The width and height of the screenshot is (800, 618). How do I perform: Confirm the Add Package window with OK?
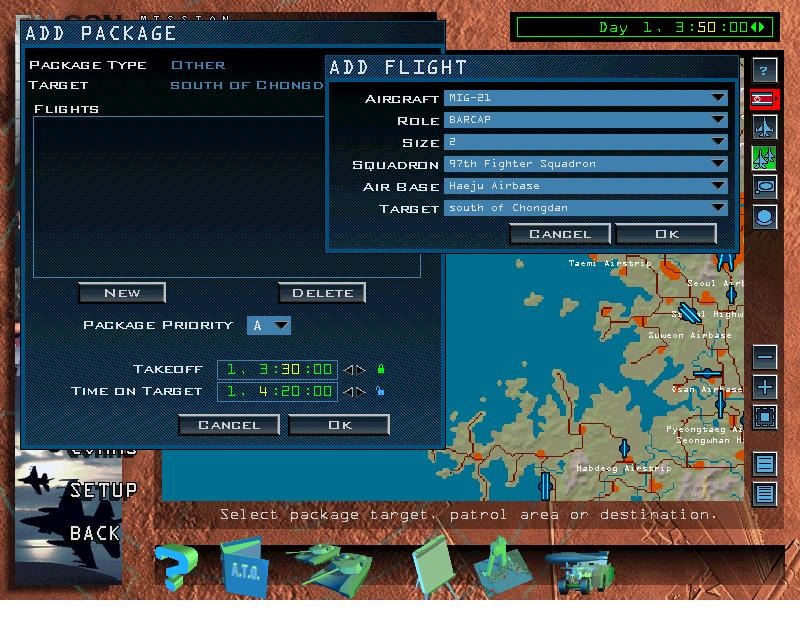coord(339,425)
